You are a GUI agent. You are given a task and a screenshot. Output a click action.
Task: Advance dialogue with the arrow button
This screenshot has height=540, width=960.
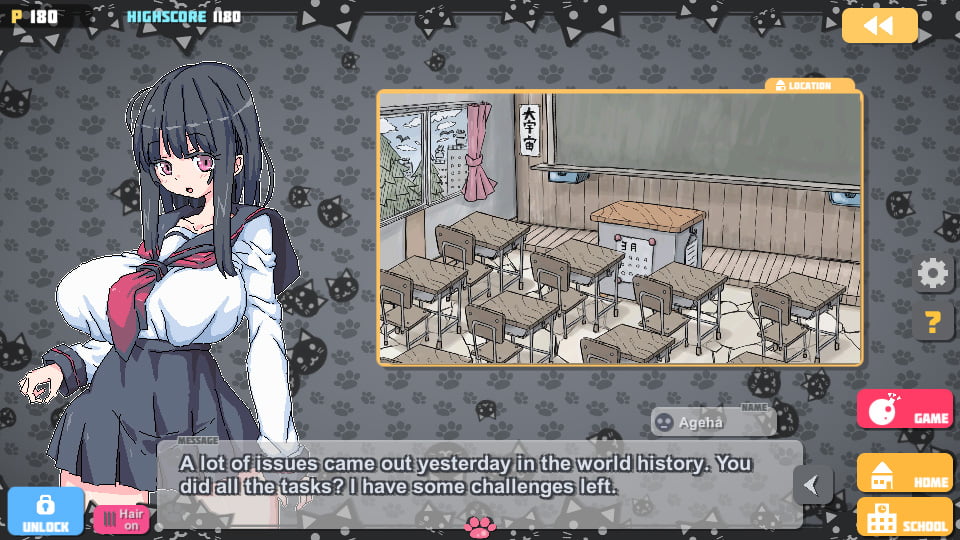pos(812,485)
